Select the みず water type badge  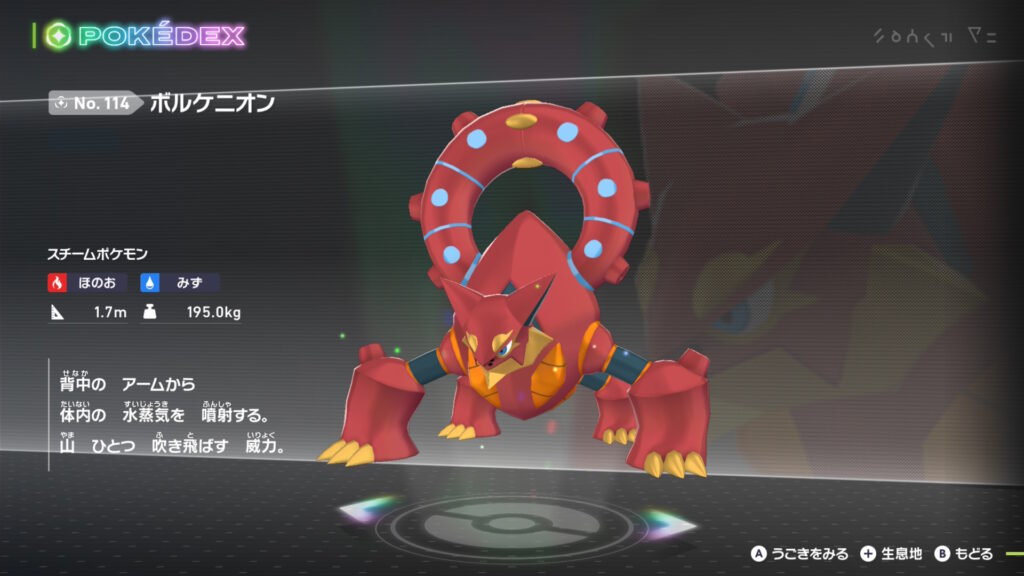[180, 283]
